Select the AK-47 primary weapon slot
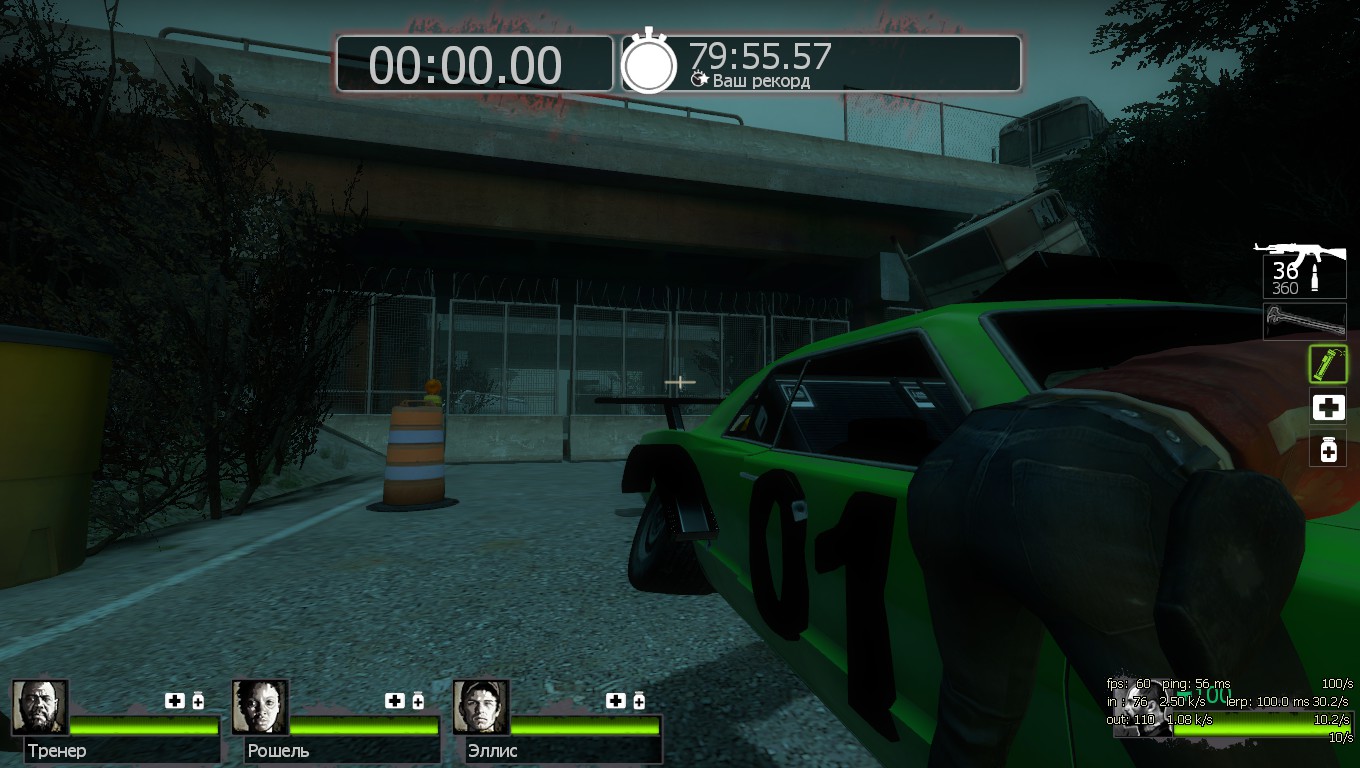Viewport: 1360px width, 768px height. [x=1303, y=269]
